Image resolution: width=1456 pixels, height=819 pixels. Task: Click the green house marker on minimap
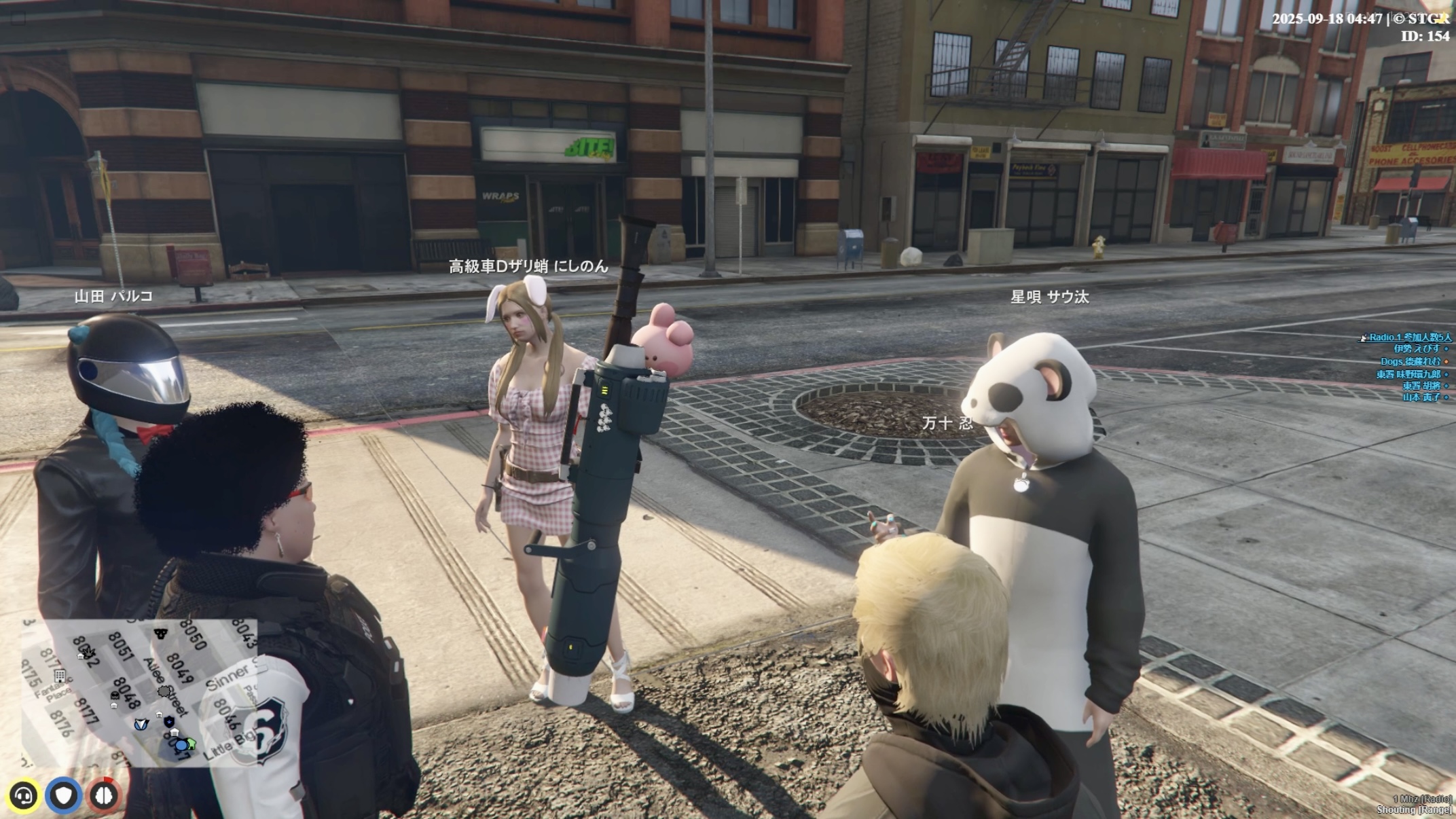(191, 744)
